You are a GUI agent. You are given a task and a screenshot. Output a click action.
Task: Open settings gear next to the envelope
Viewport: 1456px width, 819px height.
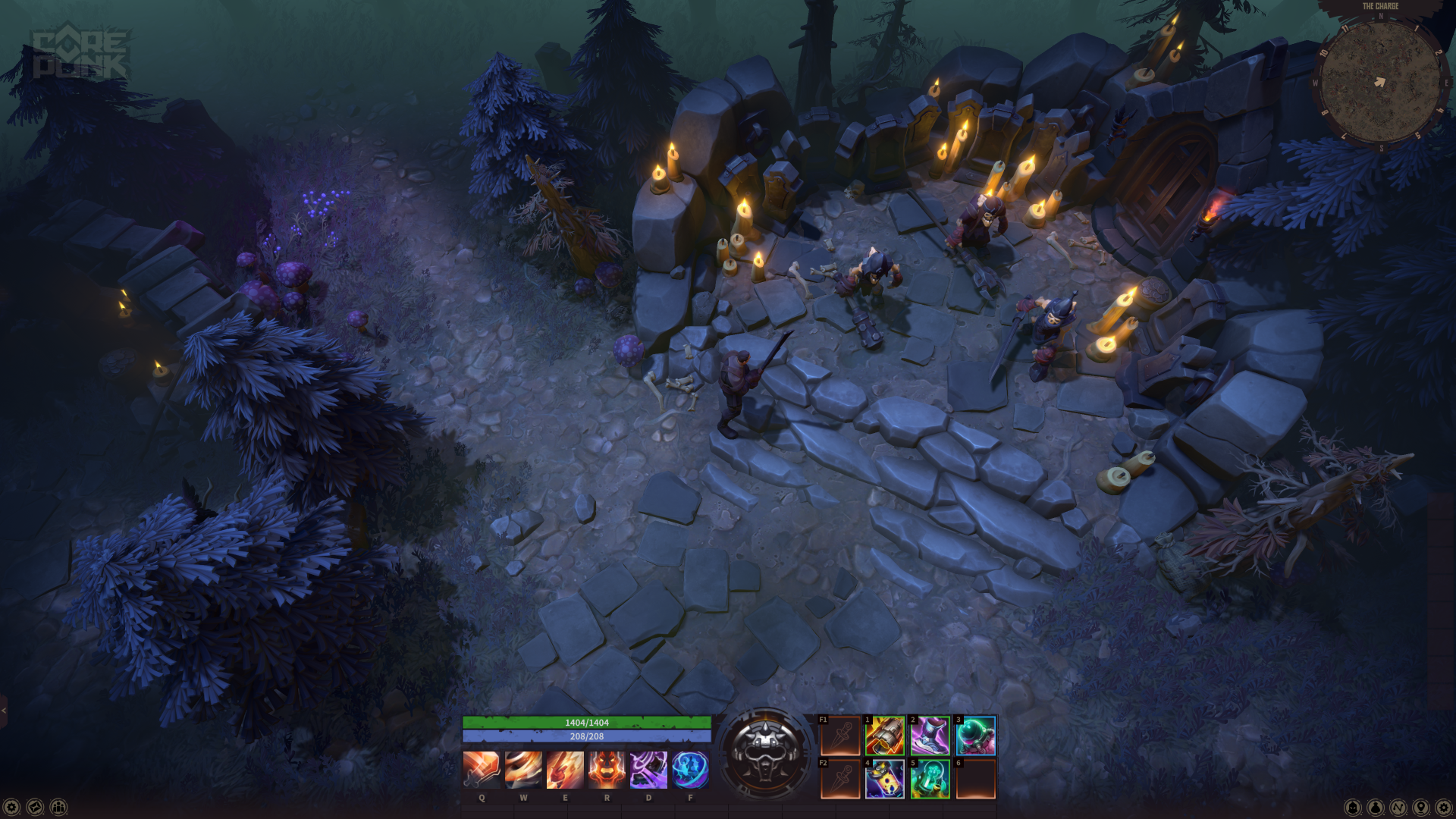(x=11, y=808)
